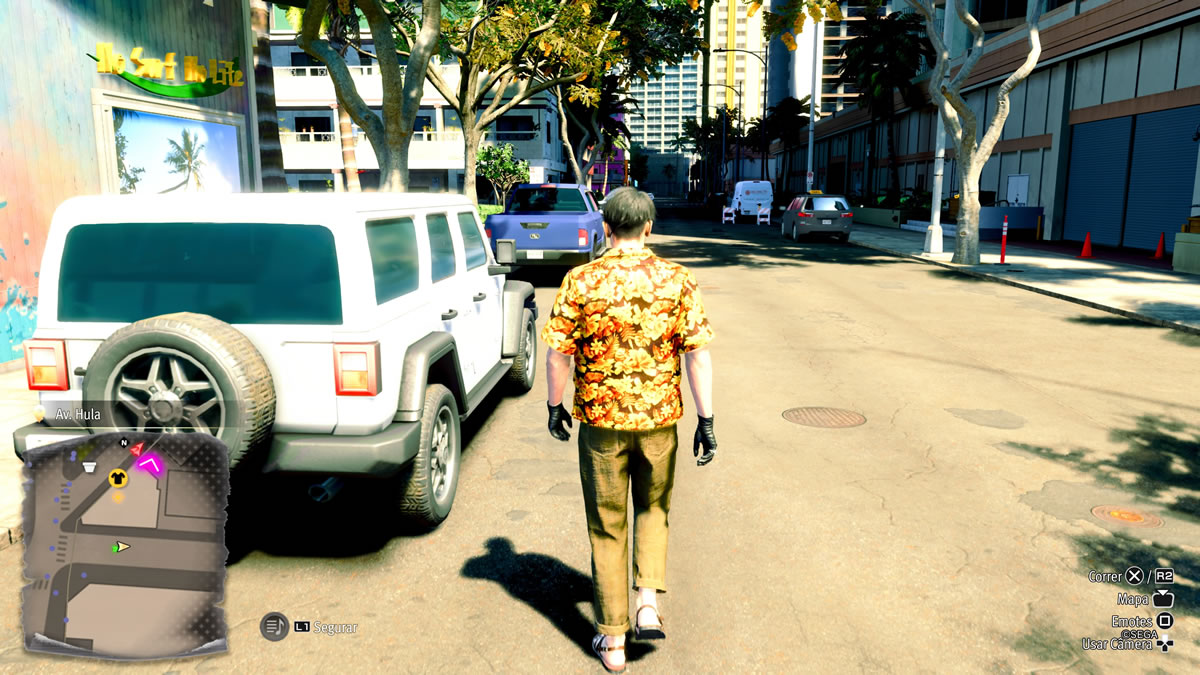Click the player arrow on the minimap
This screenshot has height=675, width=1200.
click(121, 547)
